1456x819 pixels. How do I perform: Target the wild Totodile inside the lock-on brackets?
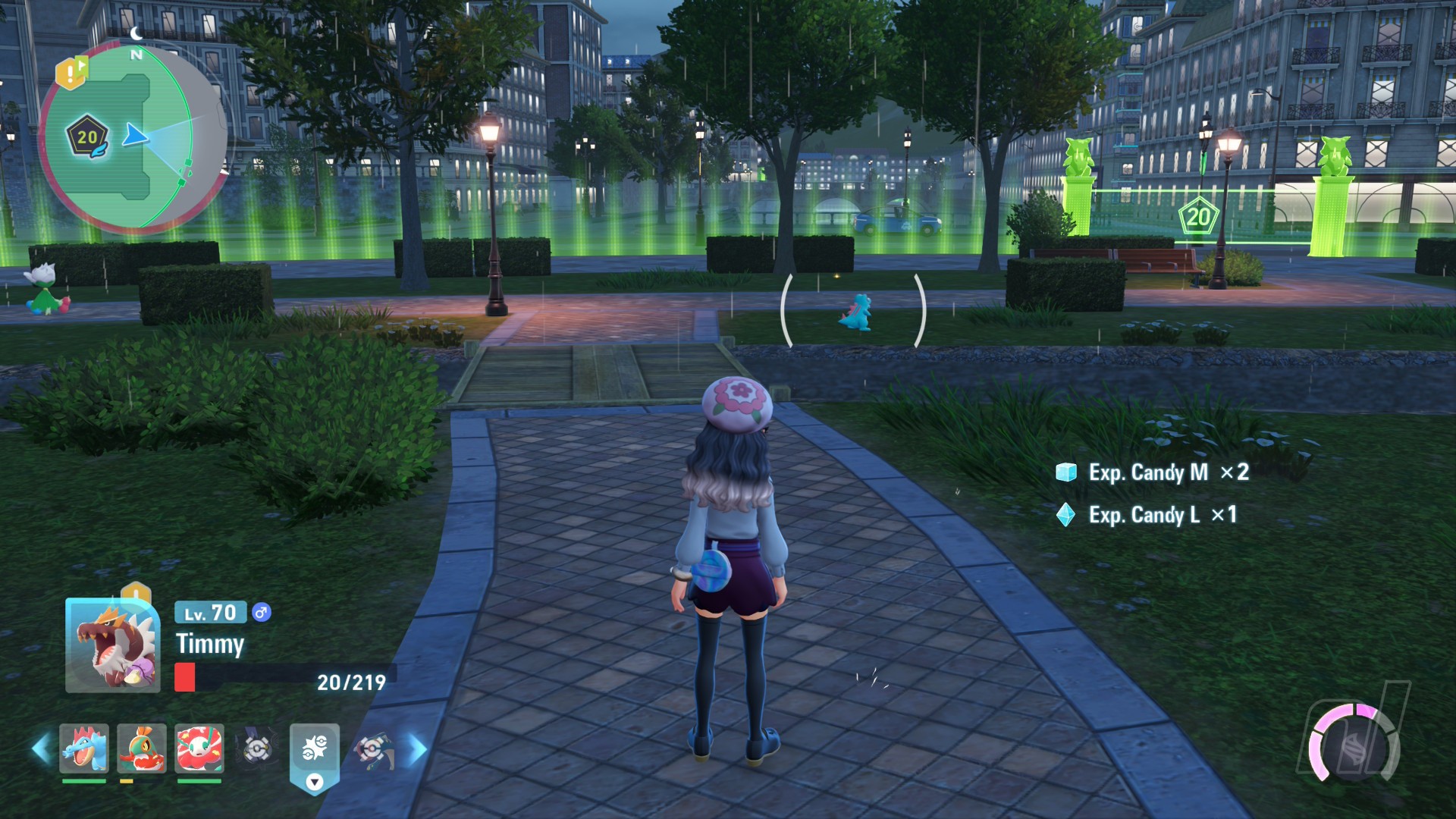857,312
